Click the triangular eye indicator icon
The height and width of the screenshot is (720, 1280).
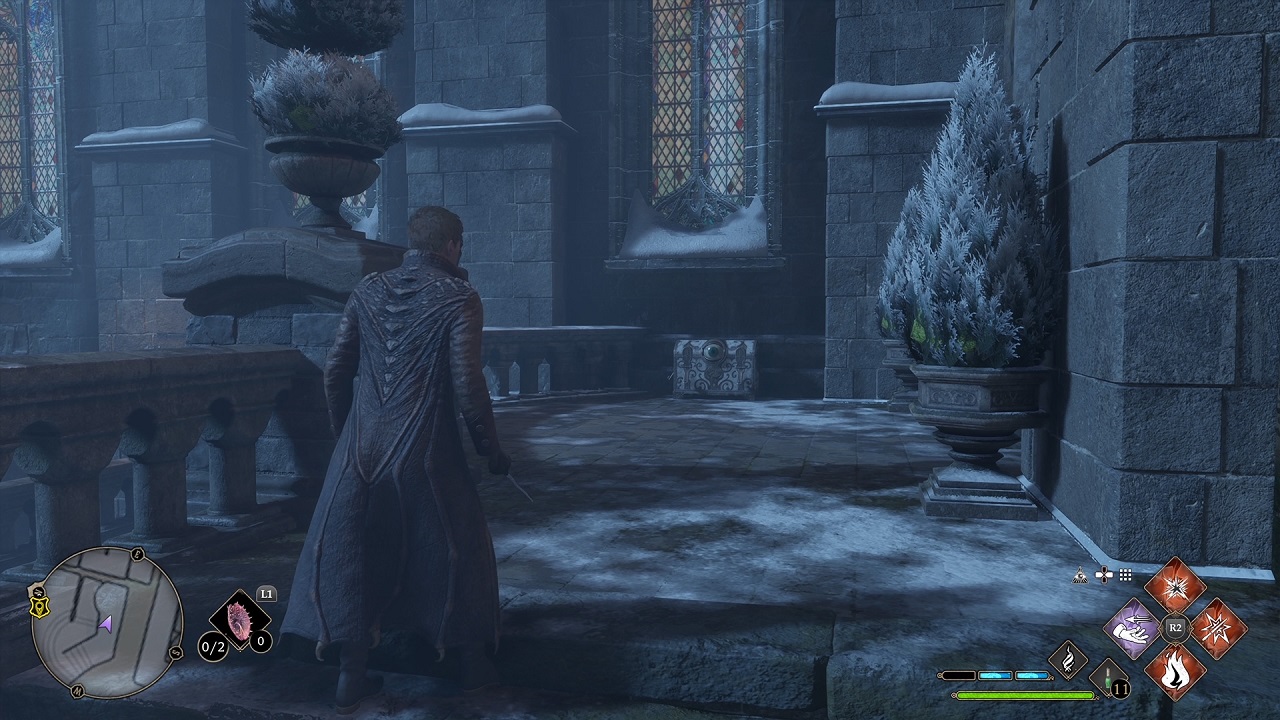[x=1080, y=575]
